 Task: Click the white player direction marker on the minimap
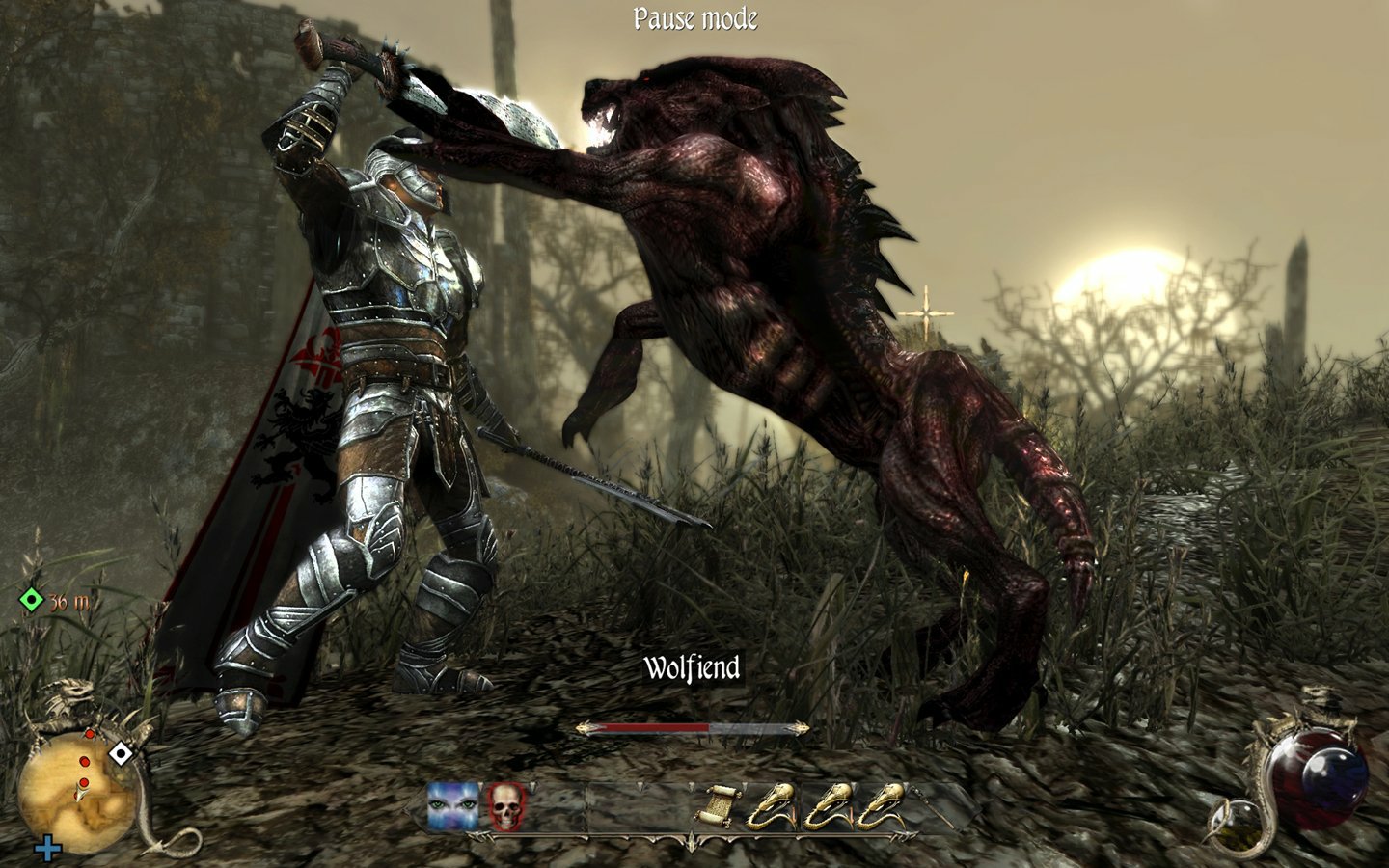click(120, 752)
